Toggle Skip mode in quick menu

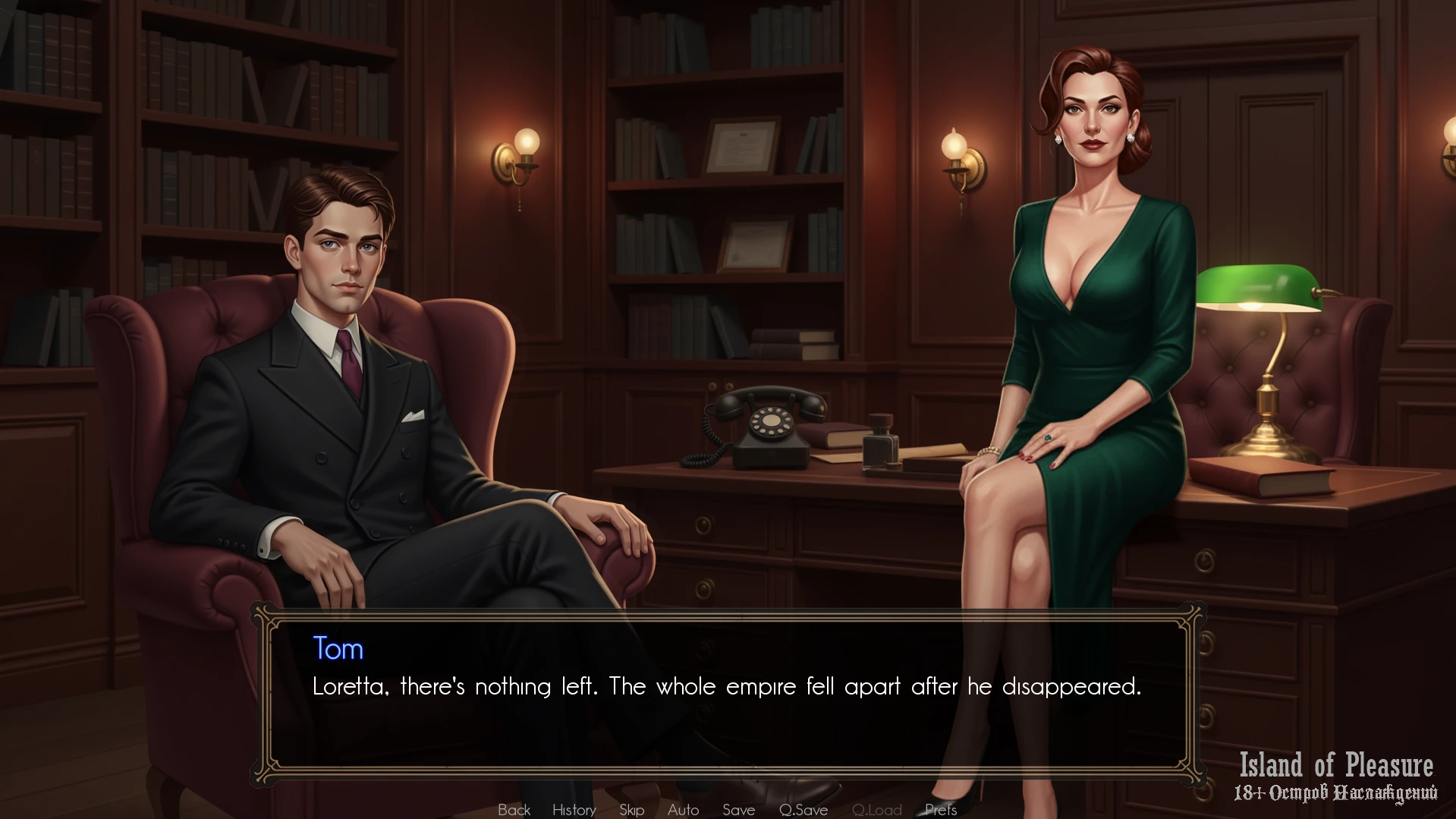pyautogui.click(x=631, y=810)
